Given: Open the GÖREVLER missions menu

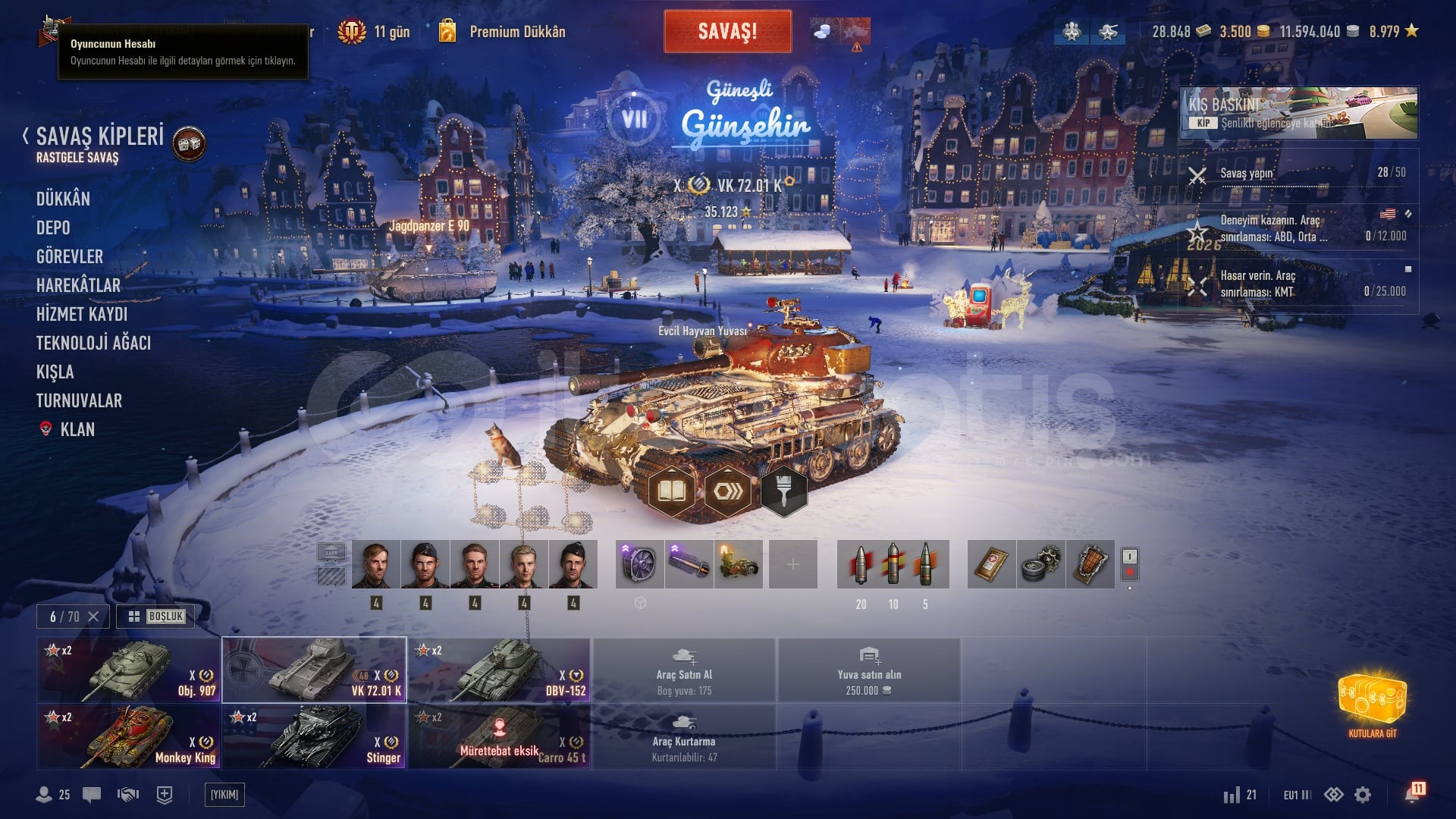Looking at the screenshot, I should [x=70, y=256].
